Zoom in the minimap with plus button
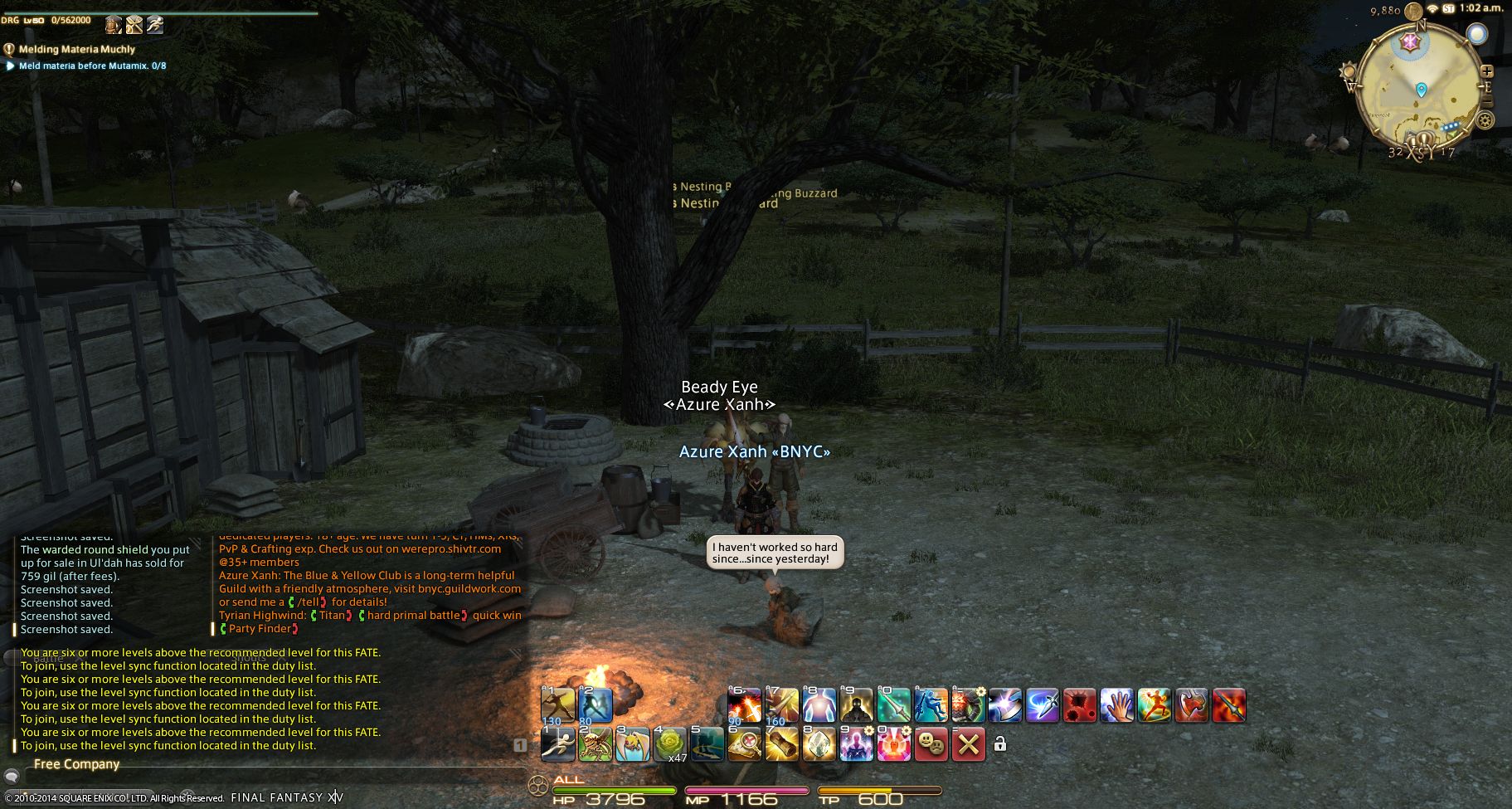The height and width of the screenshot is (809, 1512). point(1487,71)
